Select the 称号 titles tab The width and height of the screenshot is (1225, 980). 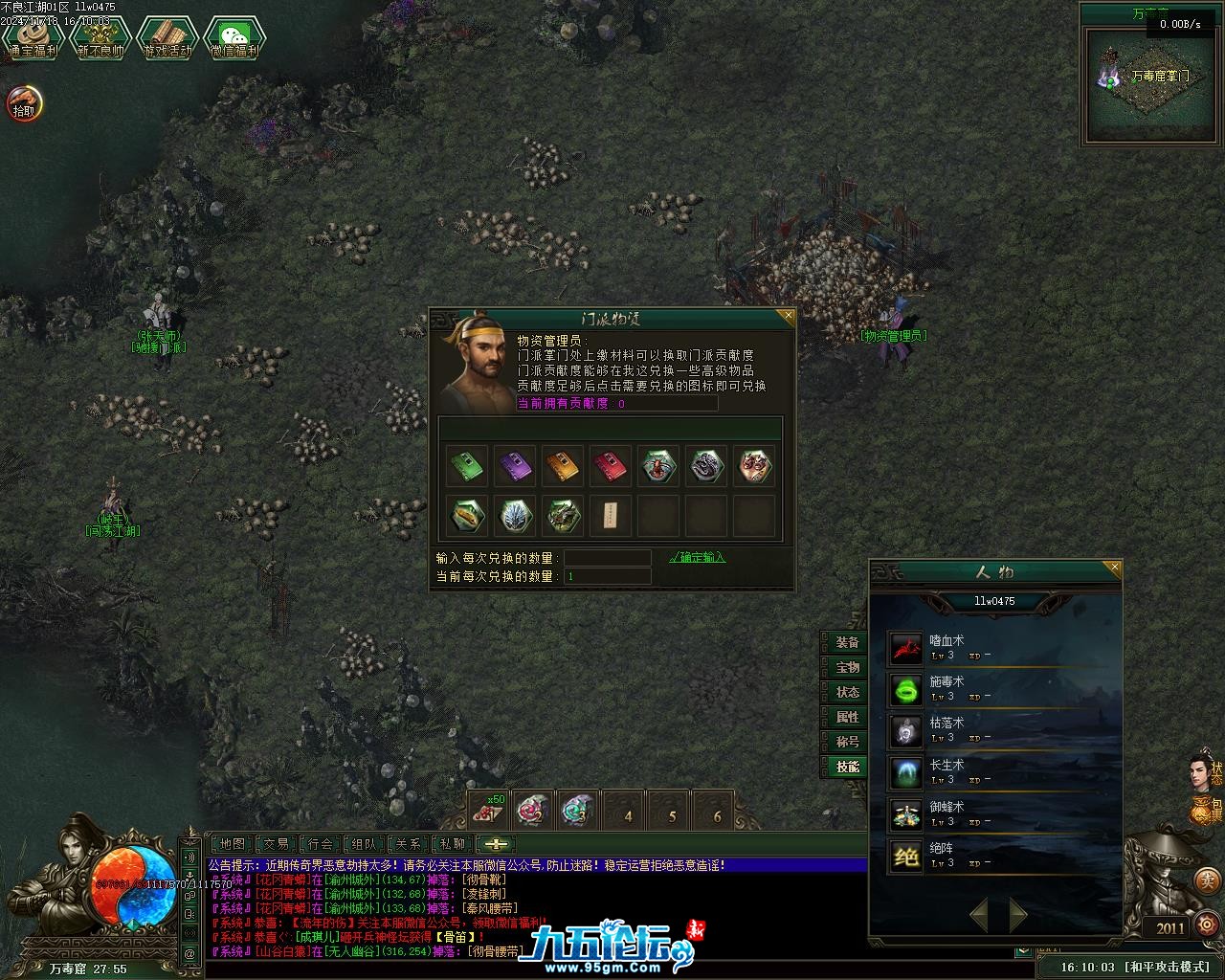click(847, 742)
